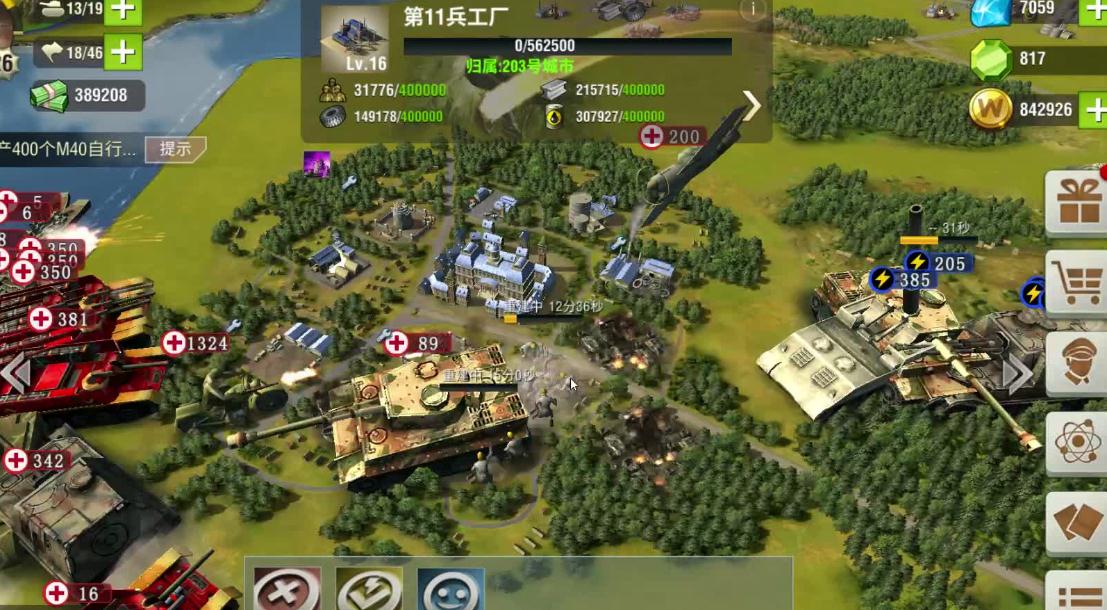Image resolution: width=1107 pixels, height=610 pixels.
Task: Open the info icon on factory panel
Action: pyautogui.click(x=751, y=9)
